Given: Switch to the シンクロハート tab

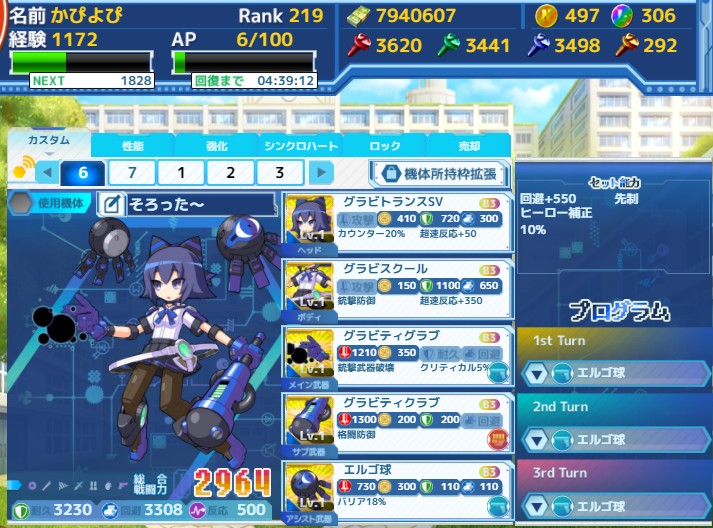Looking at the screenshot, I should point(300,145).
